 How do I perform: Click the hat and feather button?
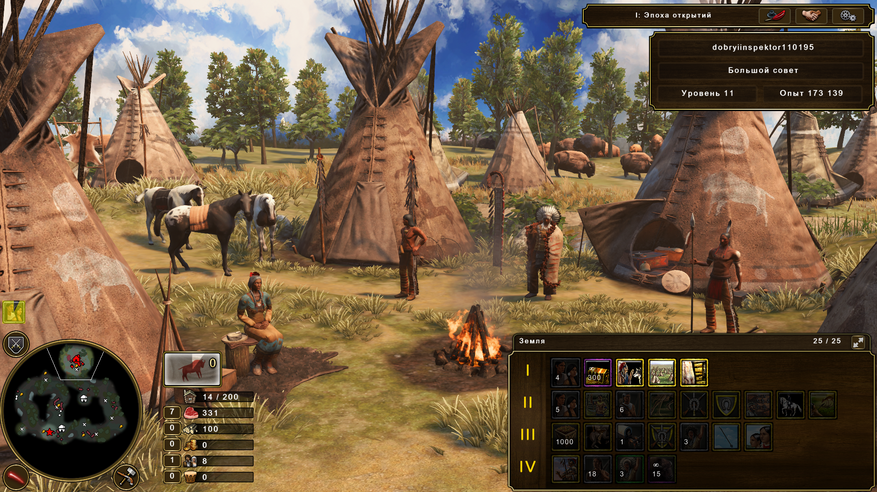(x=773, y=16)
